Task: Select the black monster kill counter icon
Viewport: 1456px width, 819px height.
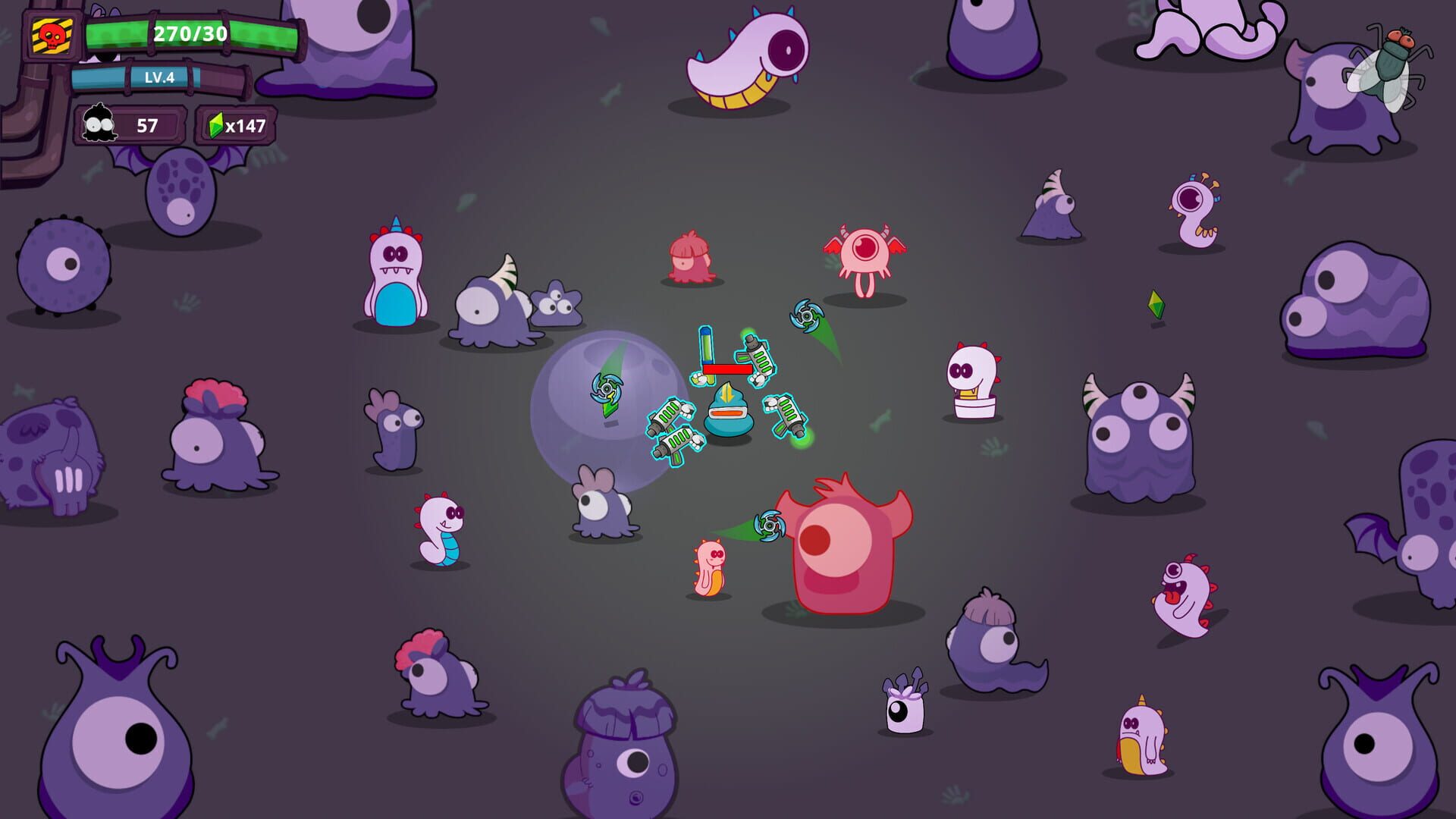Action: pos(101,124)
